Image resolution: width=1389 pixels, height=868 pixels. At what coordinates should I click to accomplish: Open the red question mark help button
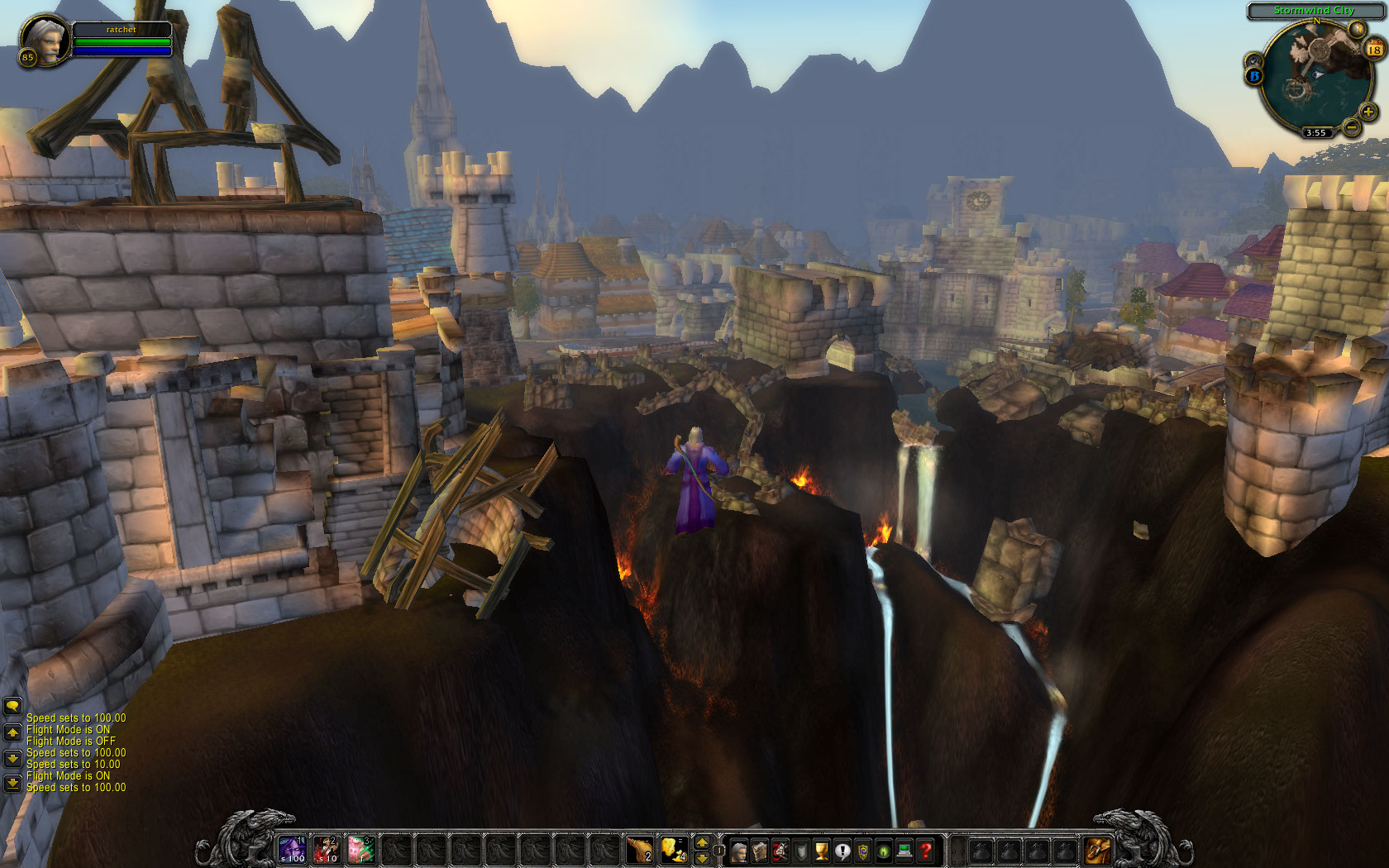tap(926, 851)
